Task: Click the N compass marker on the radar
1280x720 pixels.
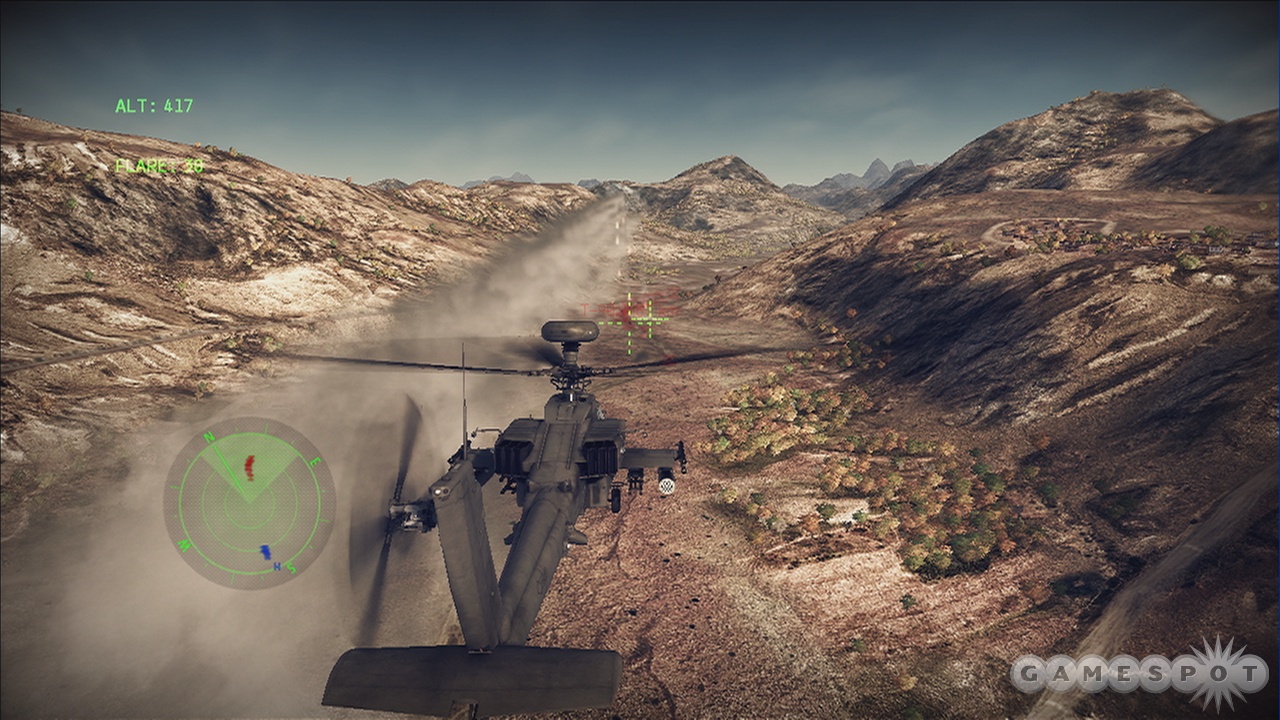Action: point(210,436)
